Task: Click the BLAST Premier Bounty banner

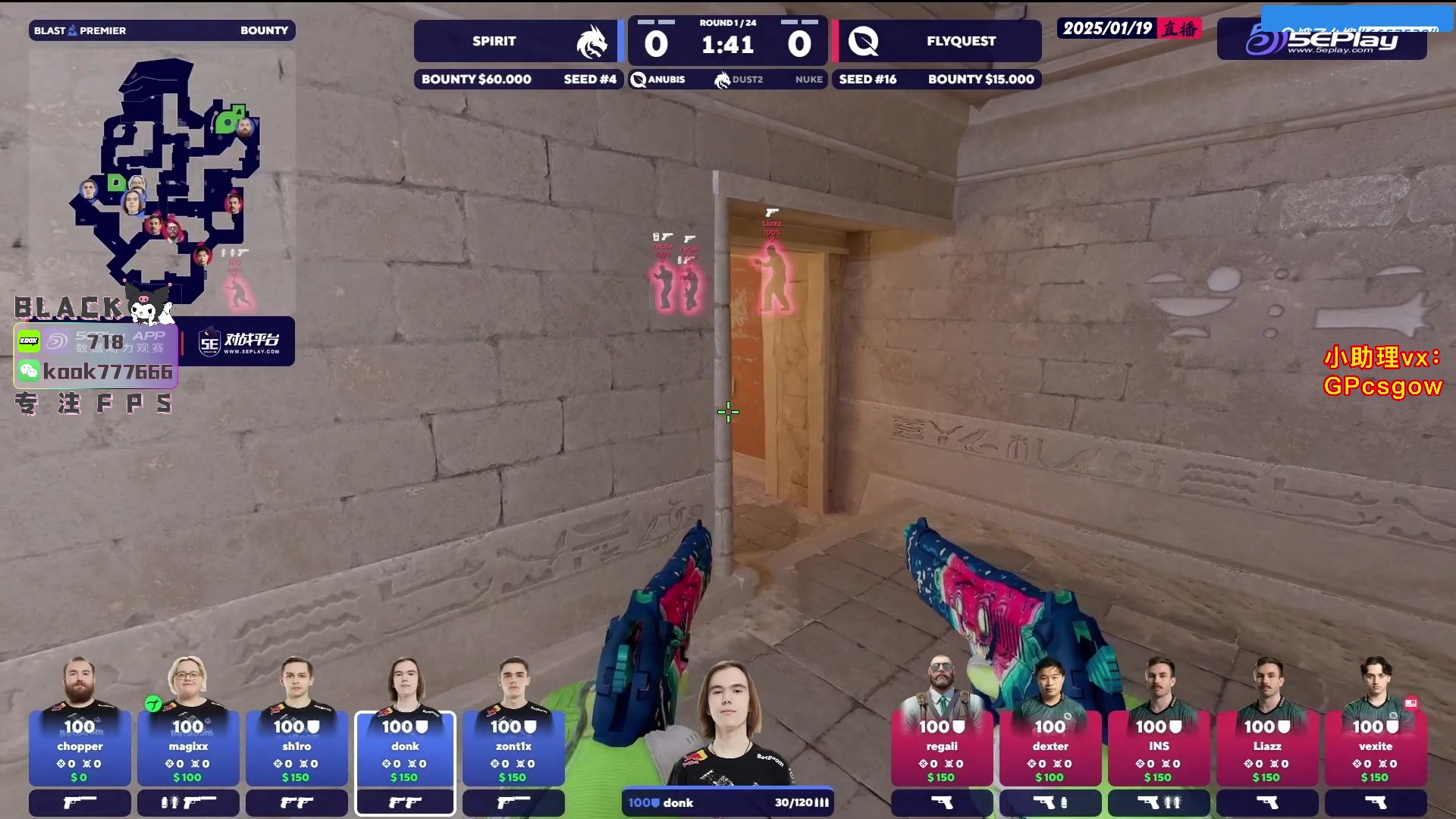Action: (162, 30)
